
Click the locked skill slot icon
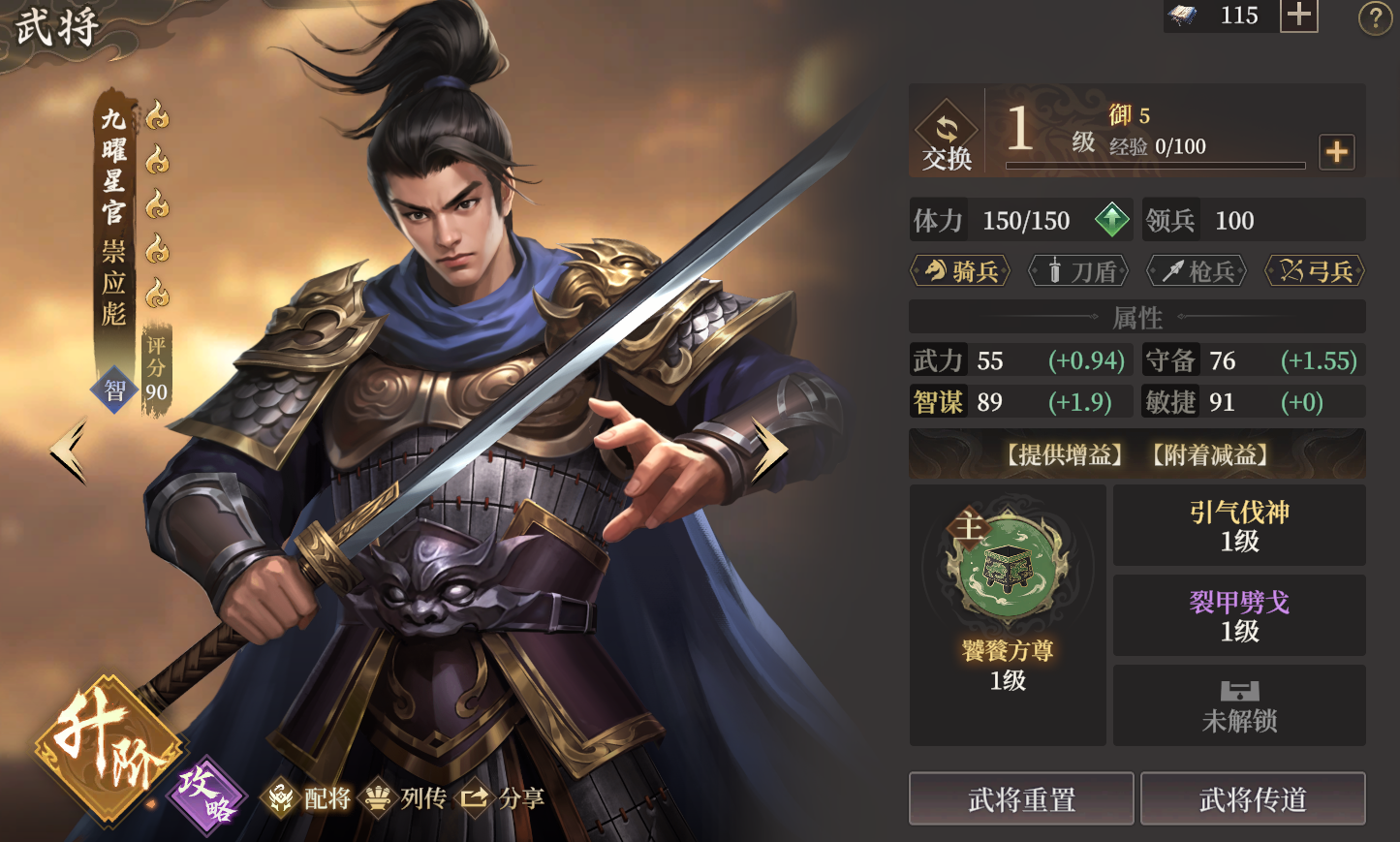click(1238, 690)
